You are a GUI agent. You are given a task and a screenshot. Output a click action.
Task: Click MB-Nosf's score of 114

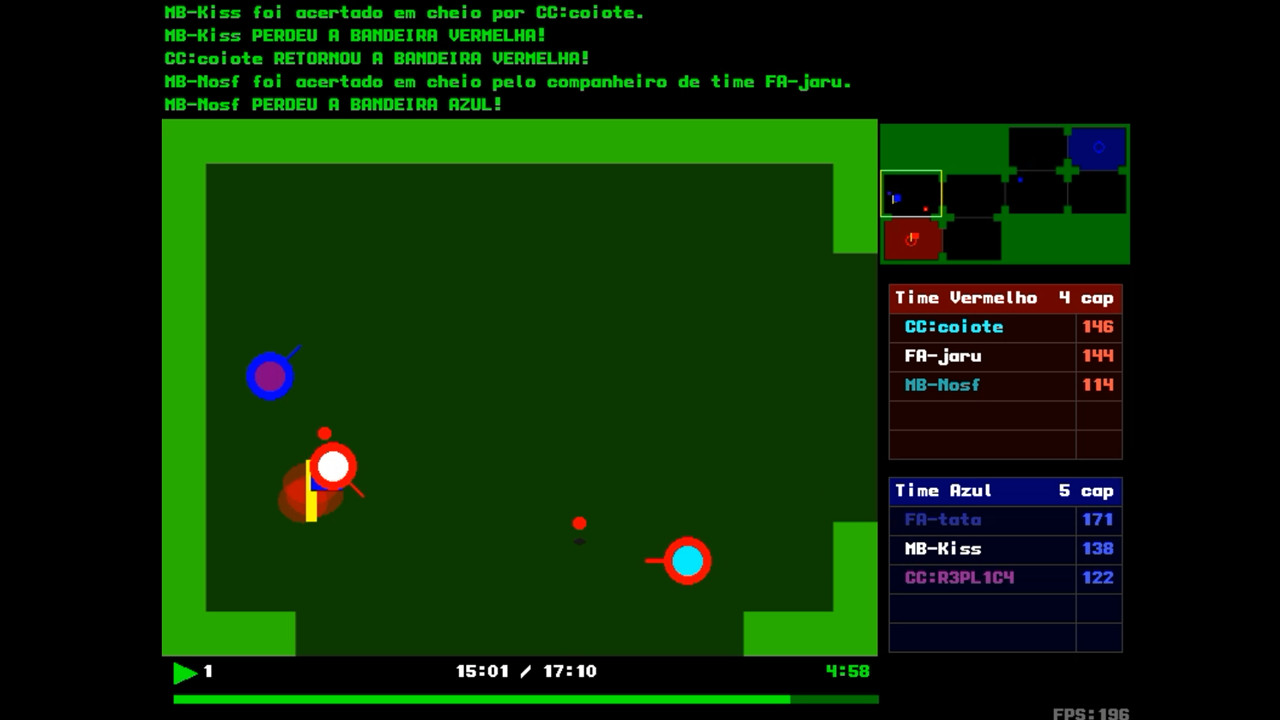(1100, 385)
